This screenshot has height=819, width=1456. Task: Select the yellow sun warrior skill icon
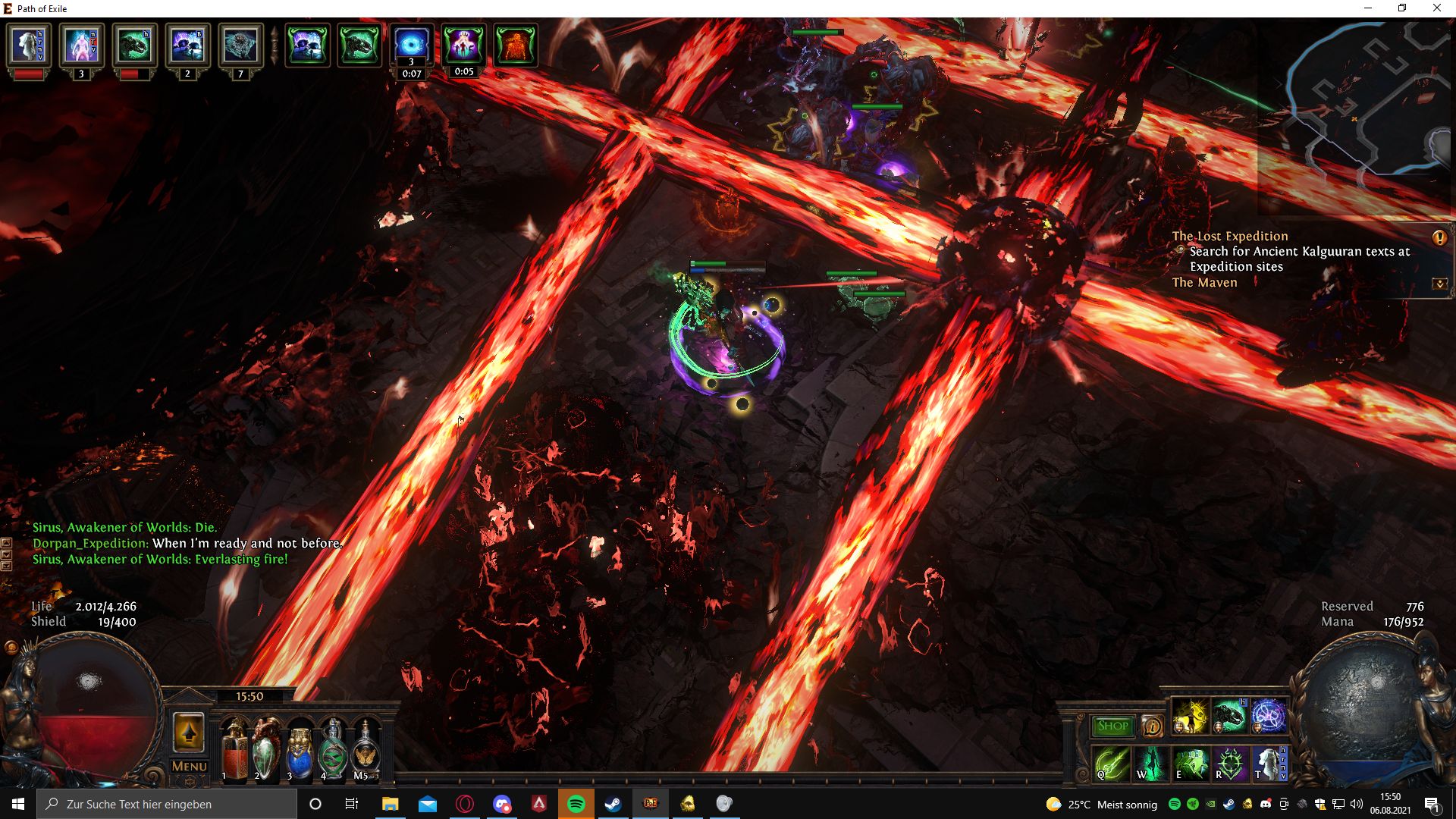[x=1191, y=717]
